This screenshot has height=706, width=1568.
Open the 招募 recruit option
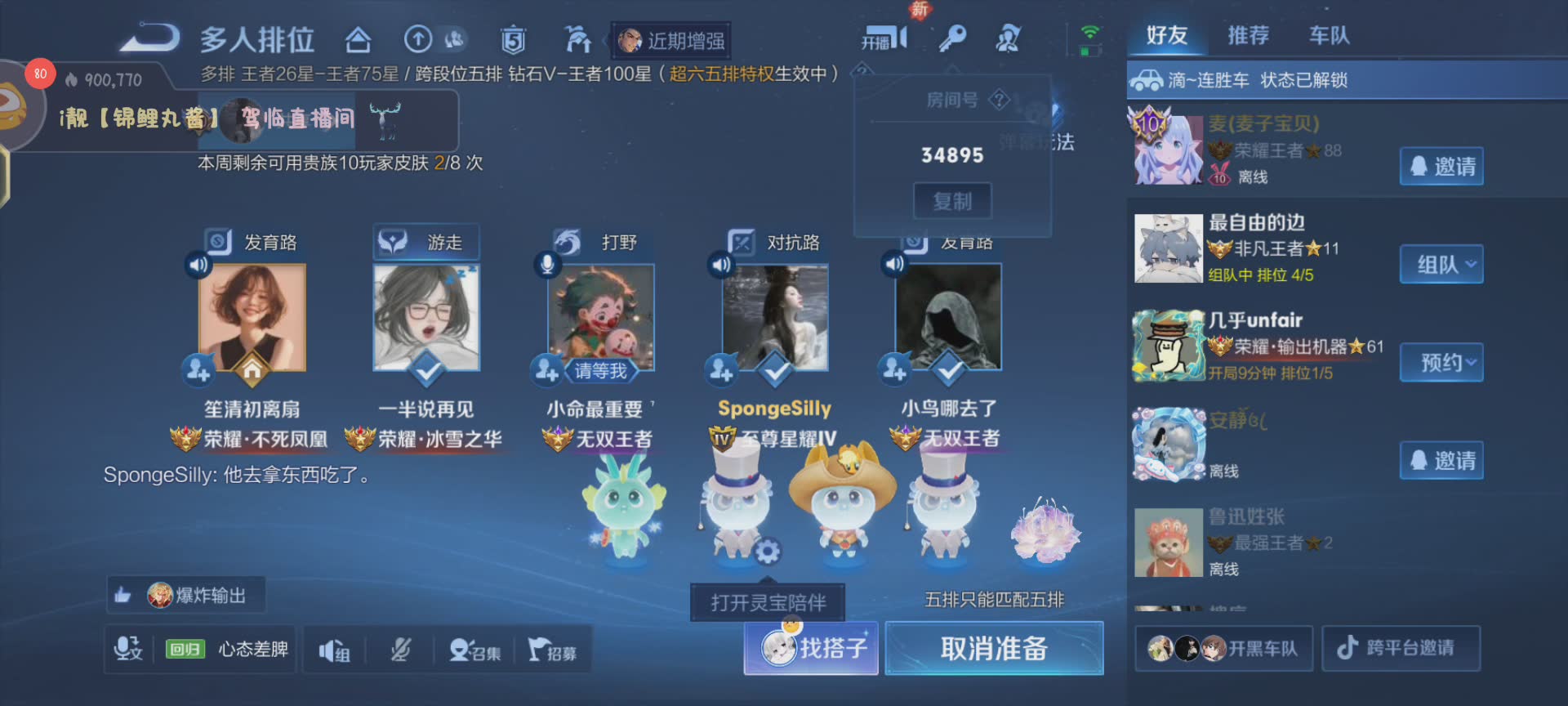pos(552,651)
